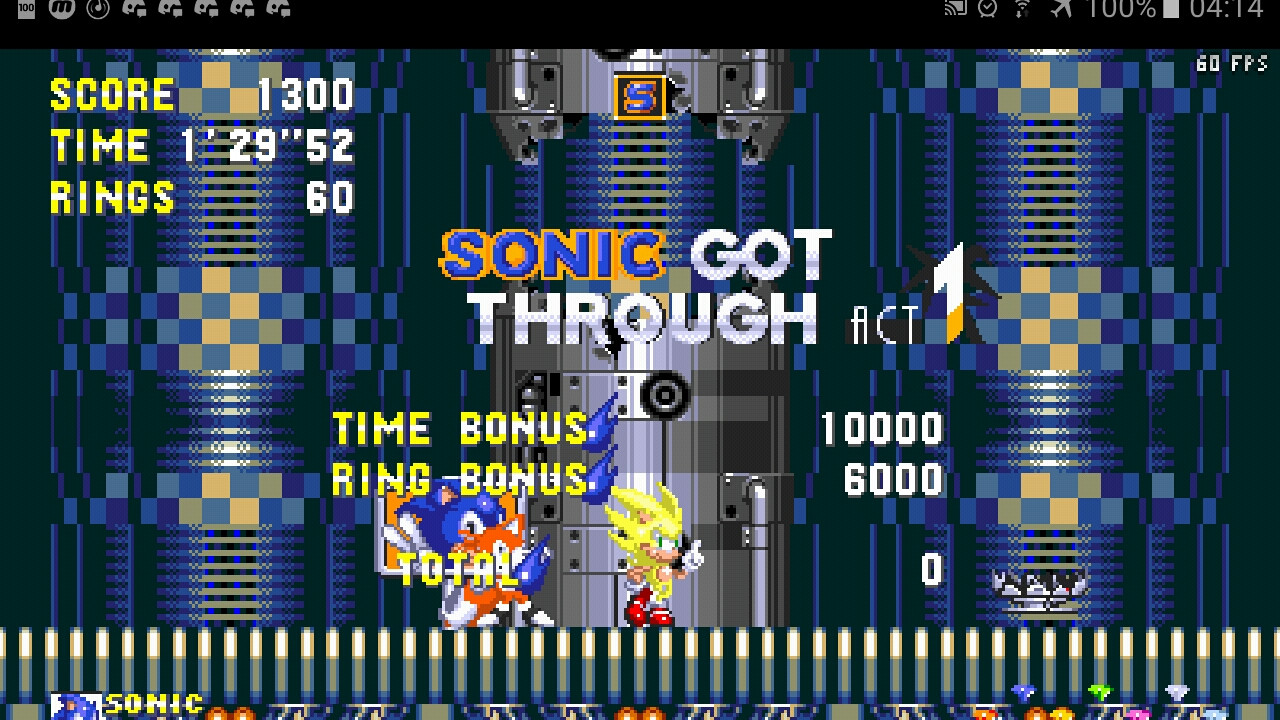The height and width of the screenshot is (720, 1280).
Task: Tap the Wi-Fi signal strength indicator
Action: (x=1025, y=10)
